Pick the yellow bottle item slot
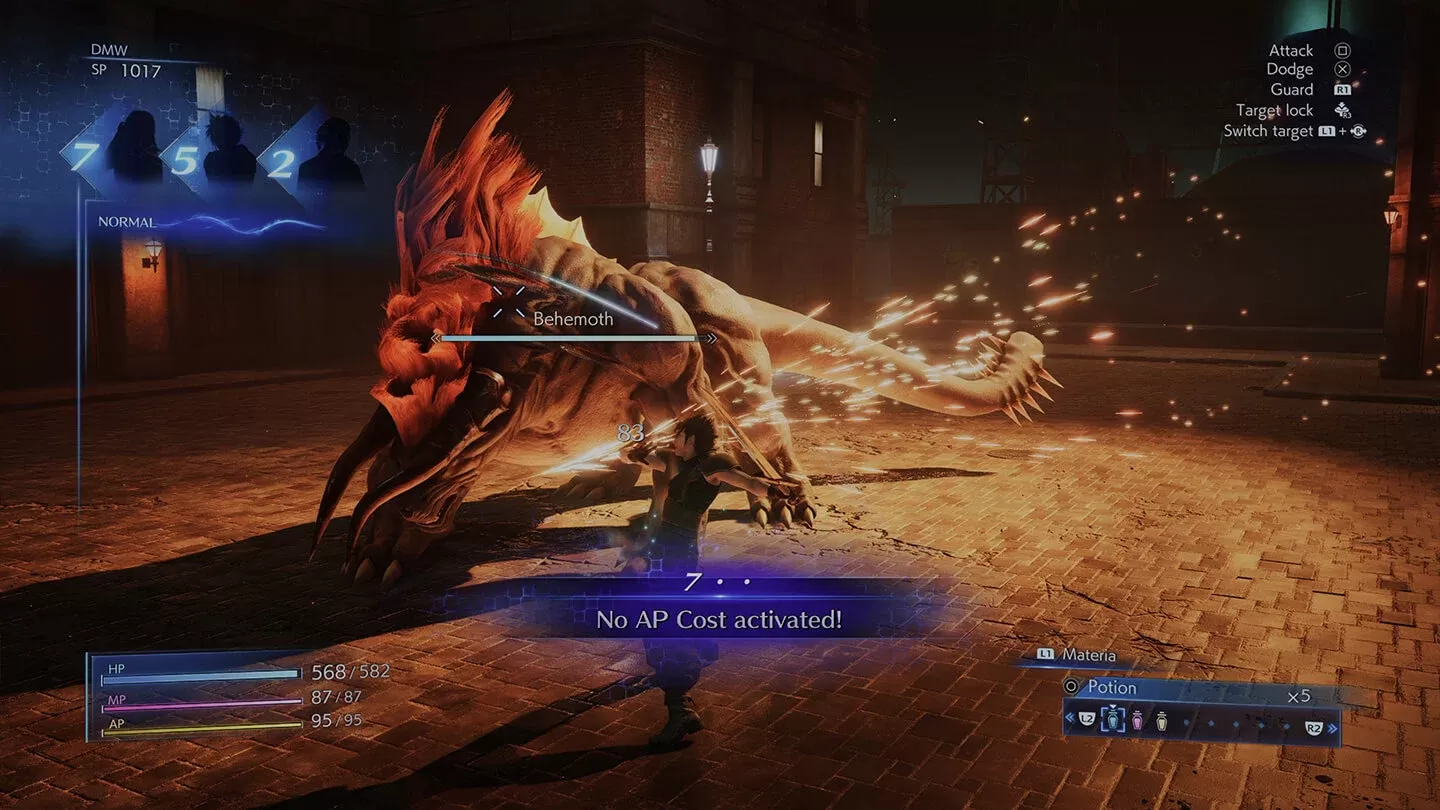Image resolution: width=1440 pixels, height=810 pixels. 1161,719
